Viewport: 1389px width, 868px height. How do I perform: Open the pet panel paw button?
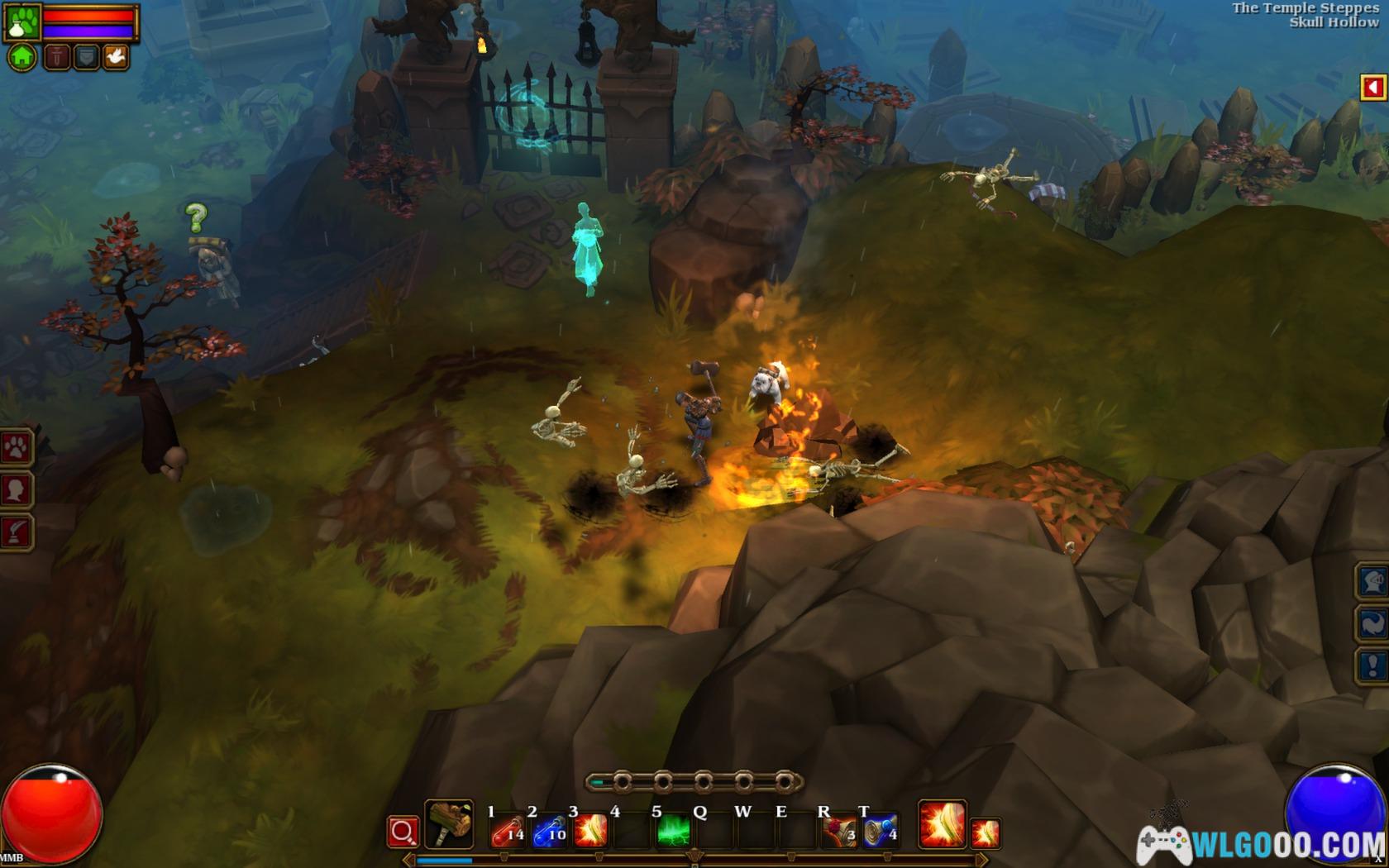(x=17, y=448)
